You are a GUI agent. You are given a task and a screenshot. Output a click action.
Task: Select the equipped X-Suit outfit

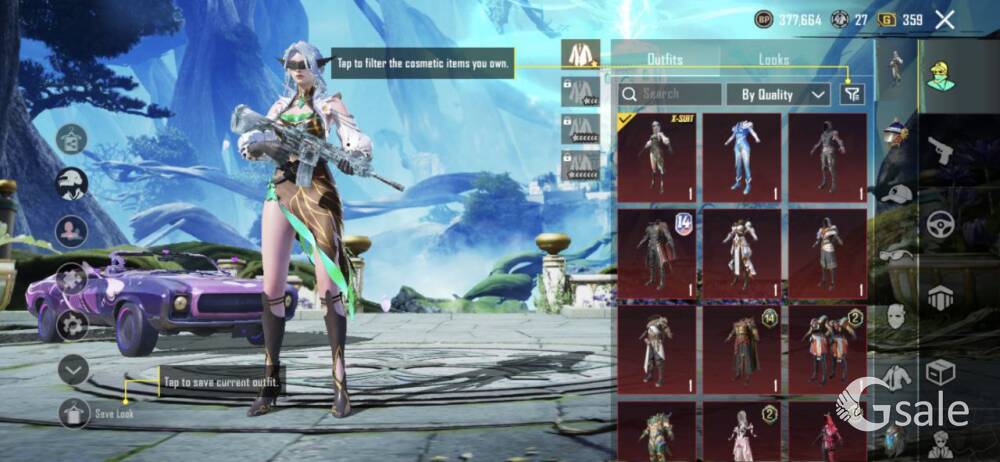pos(656,157)
